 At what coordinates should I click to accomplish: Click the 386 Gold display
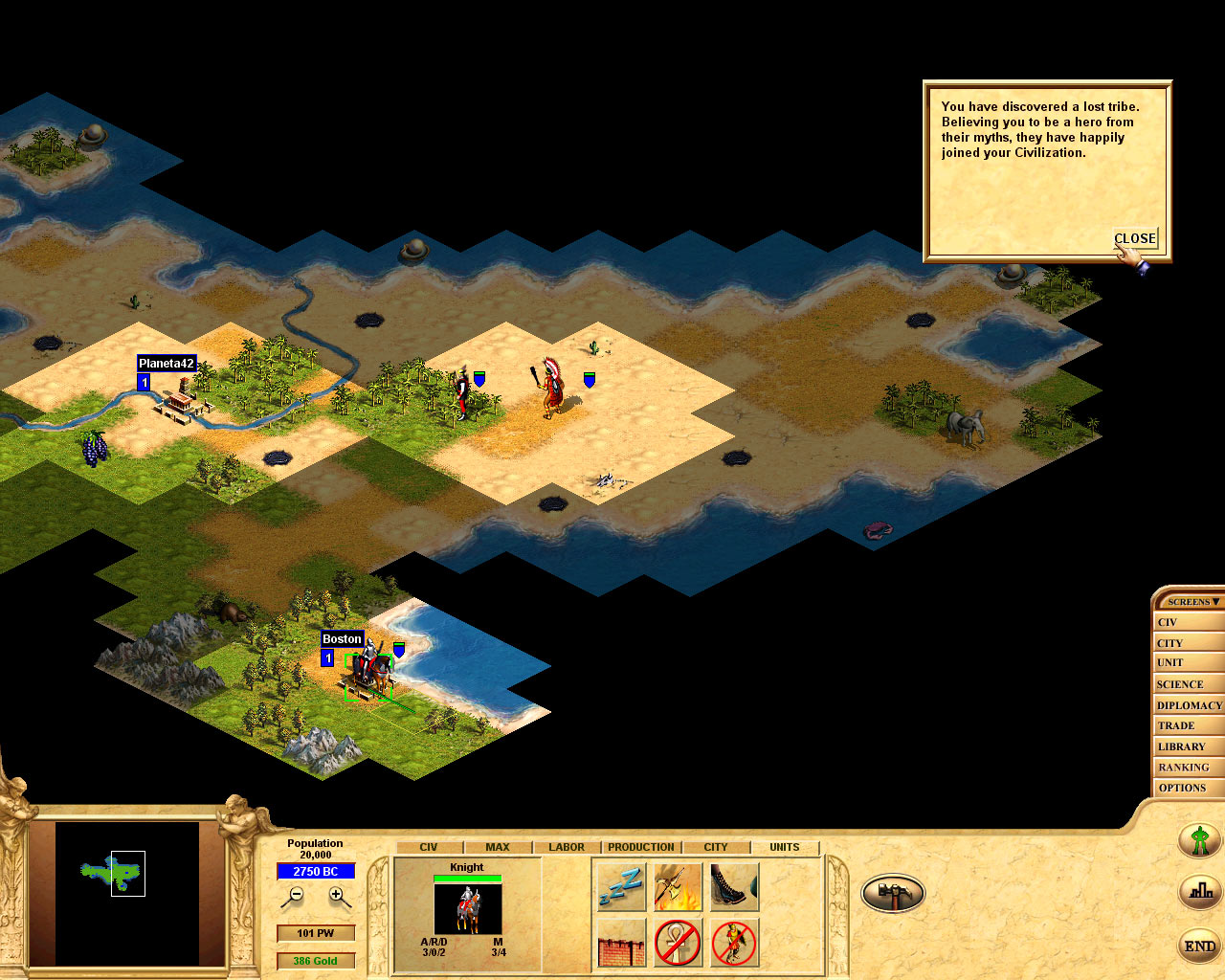(x=316, y=960)
